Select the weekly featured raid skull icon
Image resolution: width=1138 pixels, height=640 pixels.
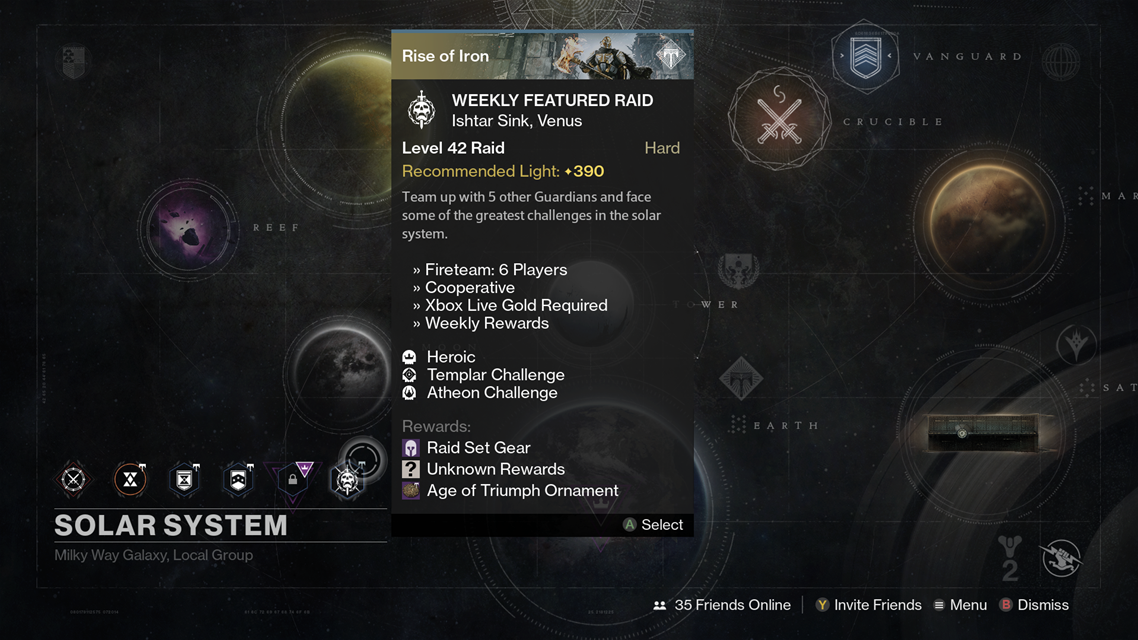tap(348, 481)
